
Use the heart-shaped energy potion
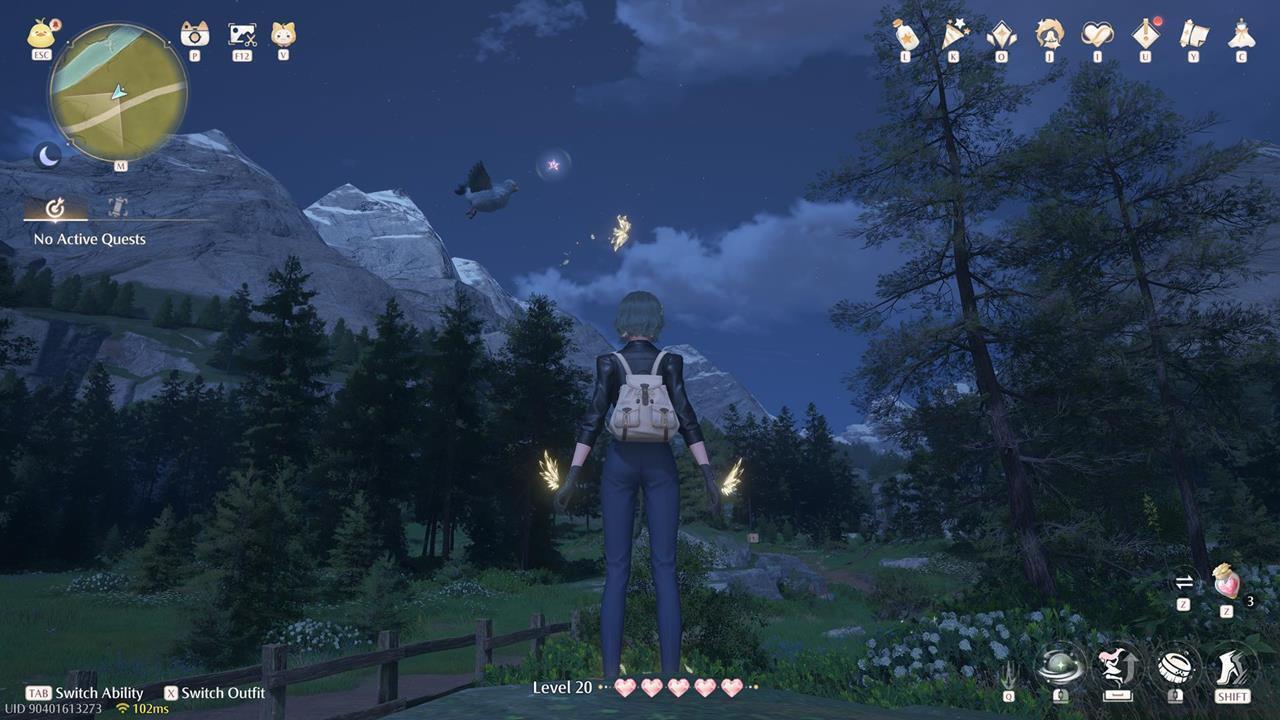click(x=1225, y=582)
